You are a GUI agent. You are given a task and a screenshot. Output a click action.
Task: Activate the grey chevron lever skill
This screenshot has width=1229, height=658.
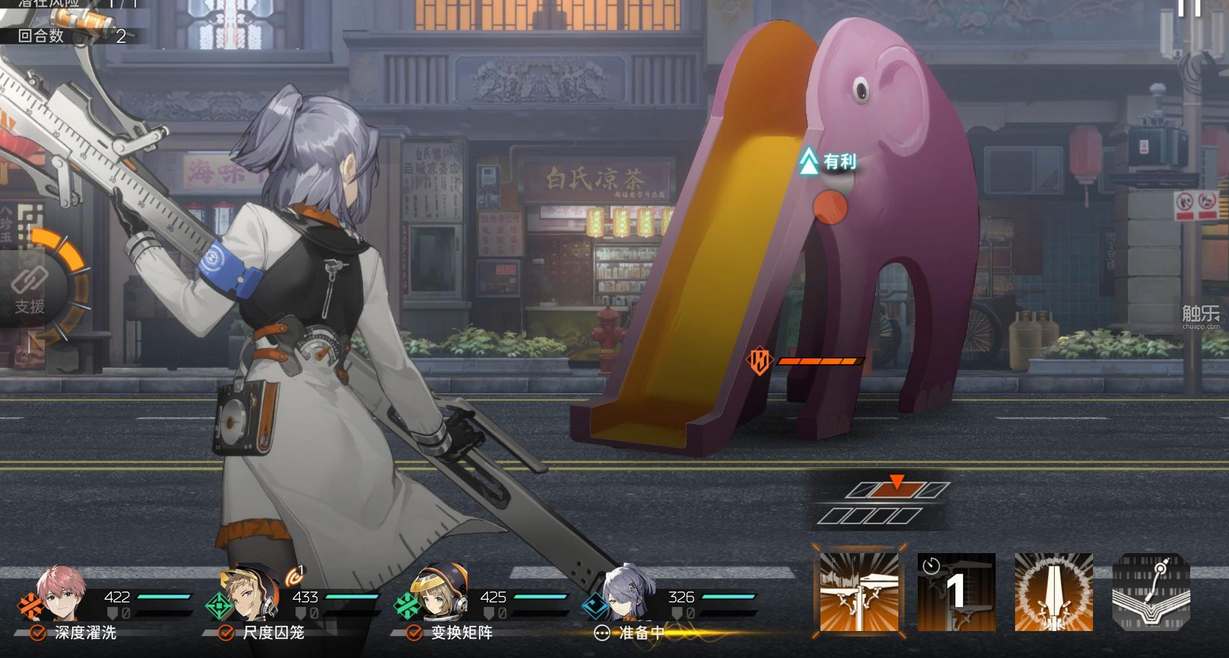point(1151,592)
